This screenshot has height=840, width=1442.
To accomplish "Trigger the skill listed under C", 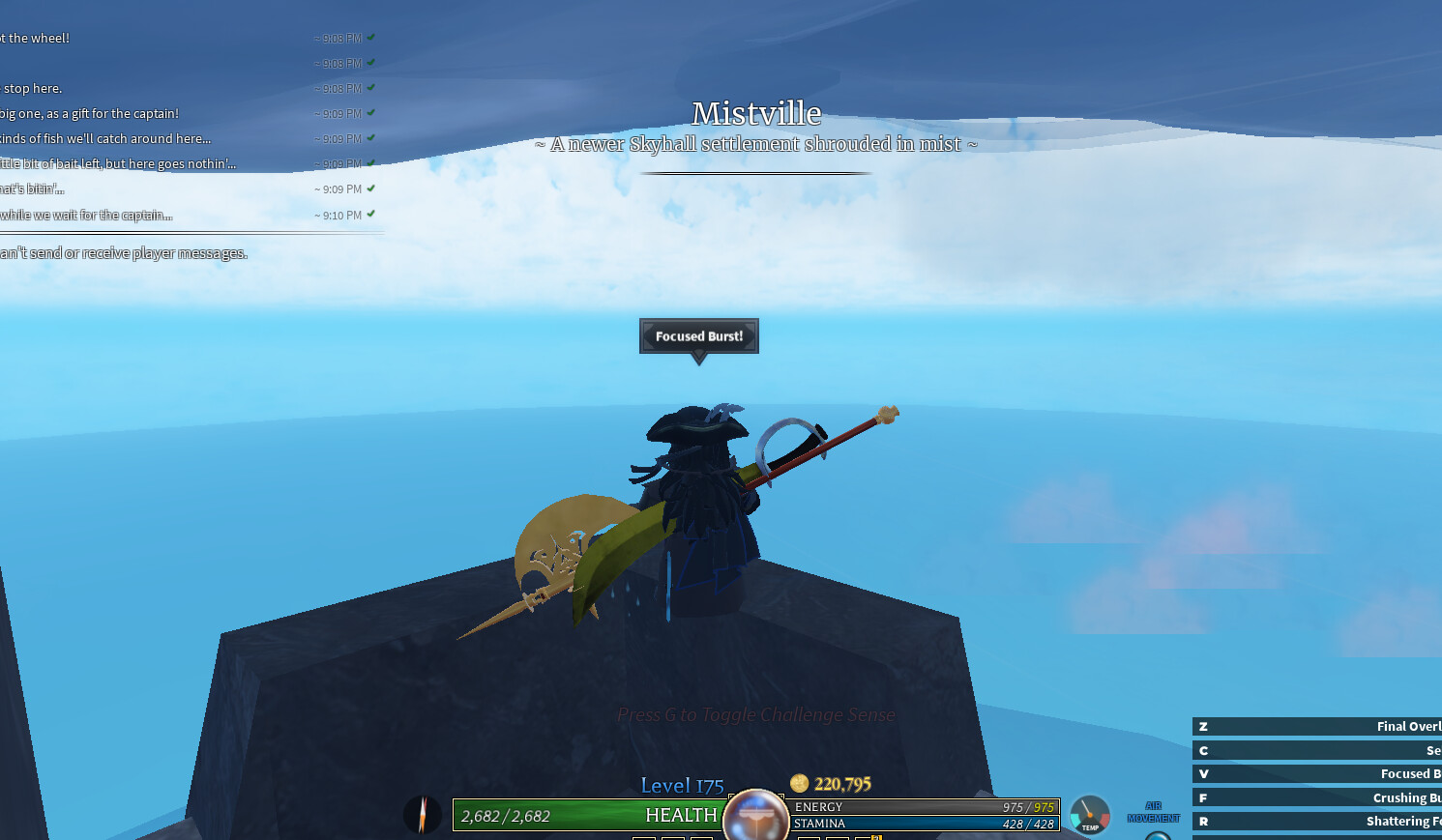I will 1317,751.
